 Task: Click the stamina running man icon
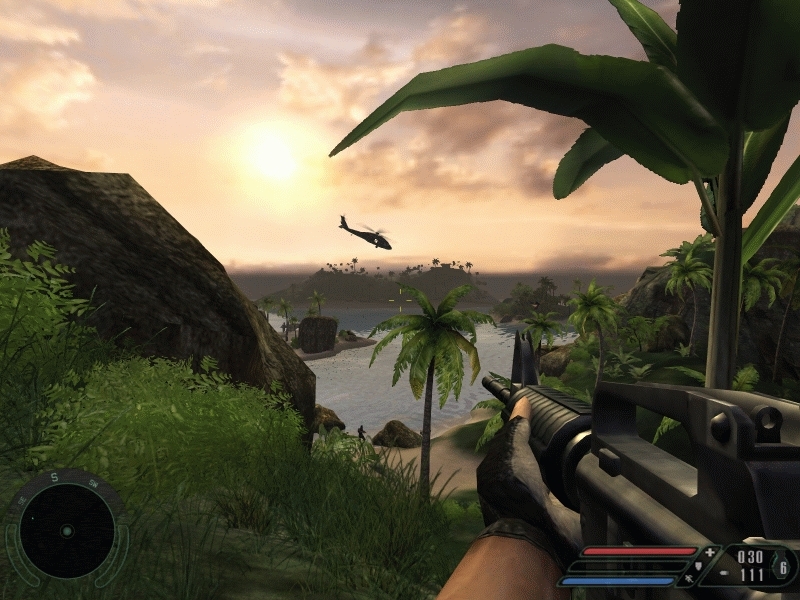pos(691,579)
